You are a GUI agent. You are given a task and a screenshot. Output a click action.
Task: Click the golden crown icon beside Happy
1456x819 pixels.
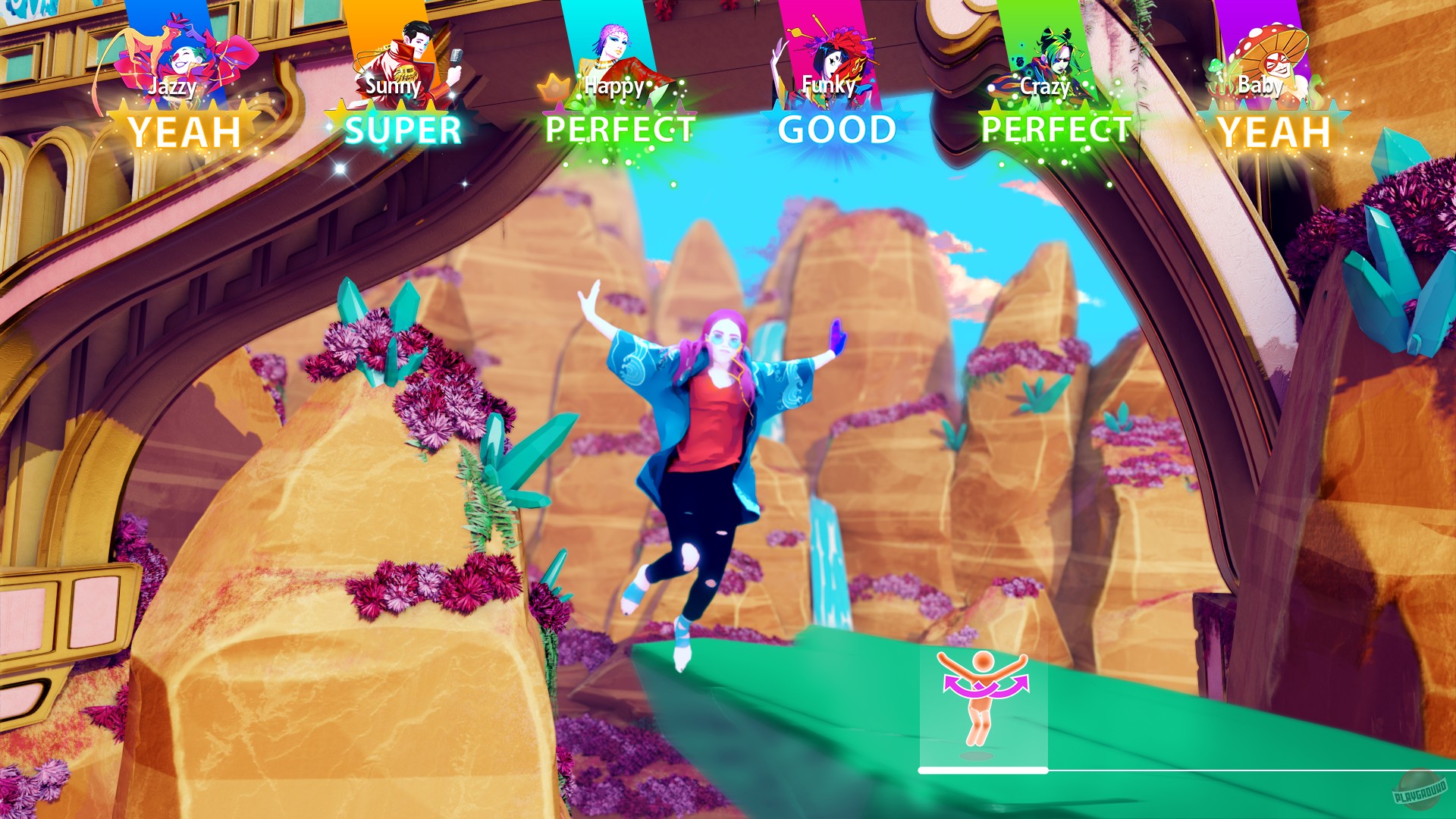(x=554, y=87)
